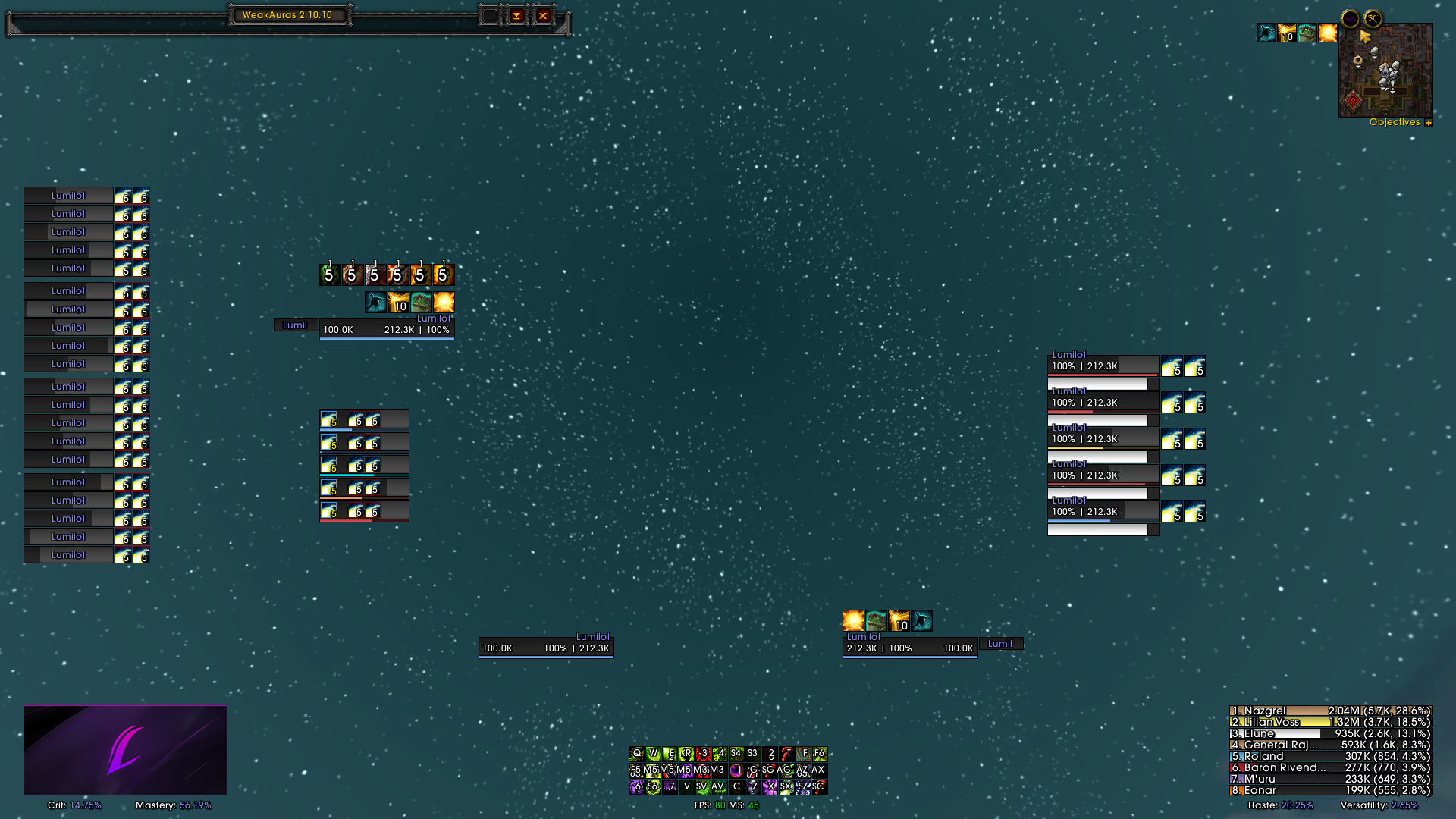The image size is (1456, 819).
Task: Activate the purple orb ability bound to 1
Action: click(x=736, y=770)
